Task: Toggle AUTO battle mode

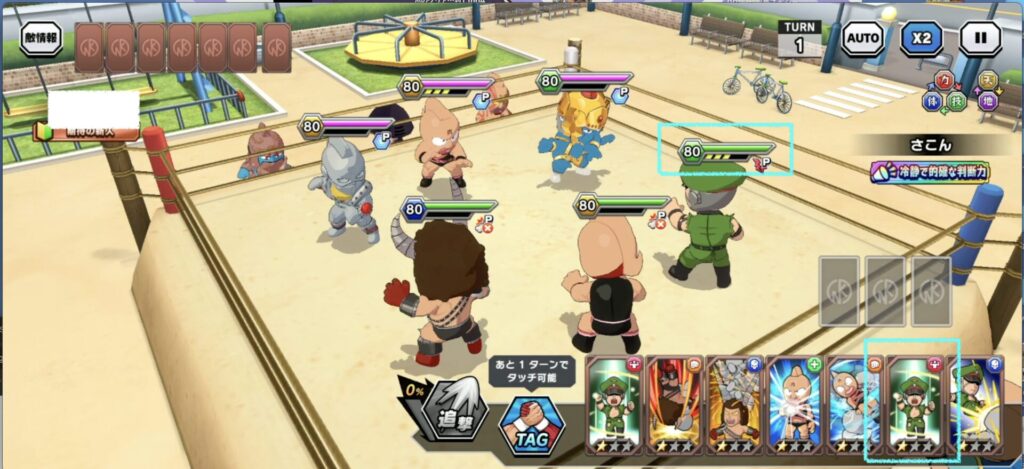Action: [x=862, y=38]
